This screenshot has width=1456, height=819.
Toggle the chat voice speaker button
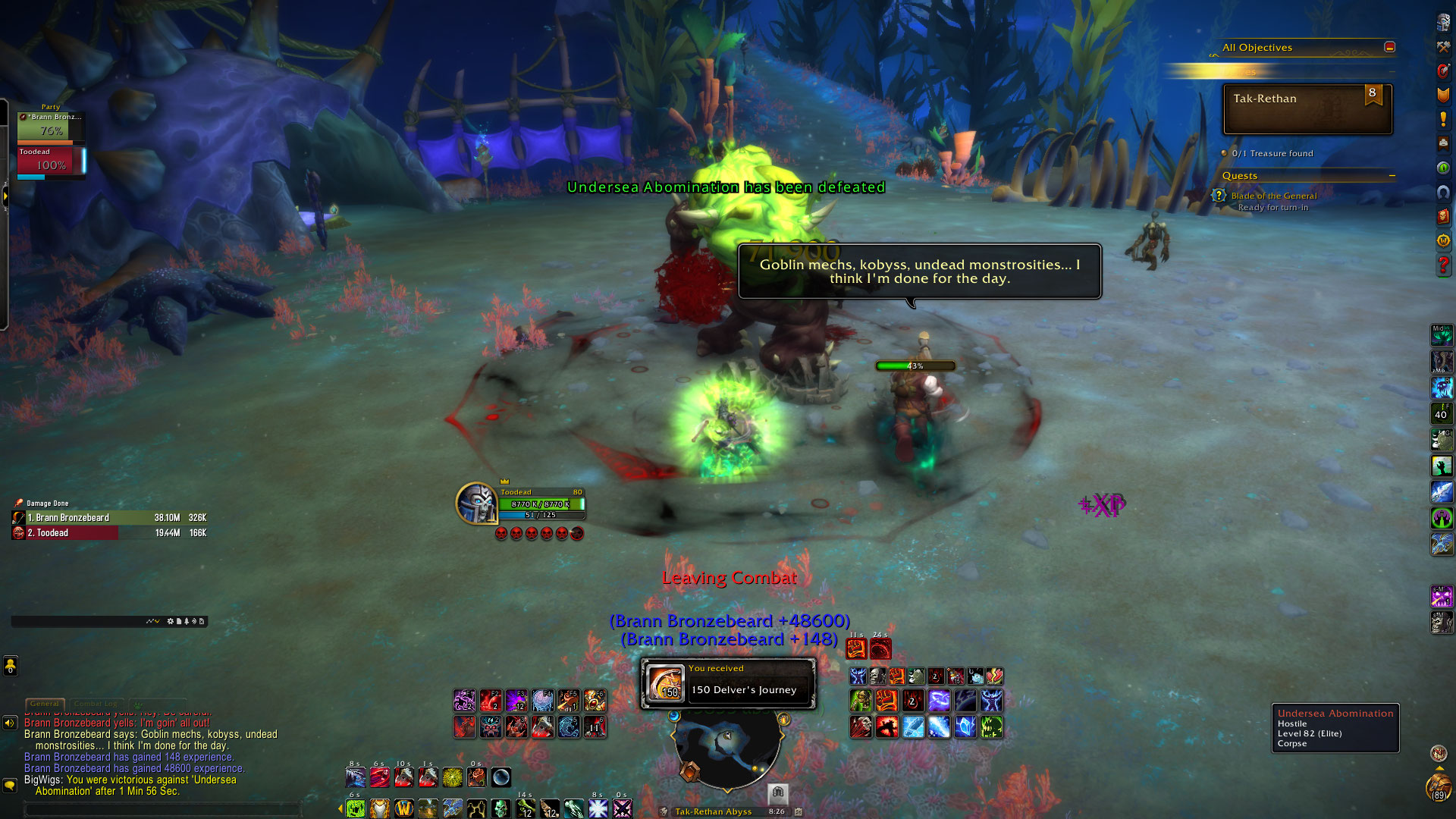[10, 723]
